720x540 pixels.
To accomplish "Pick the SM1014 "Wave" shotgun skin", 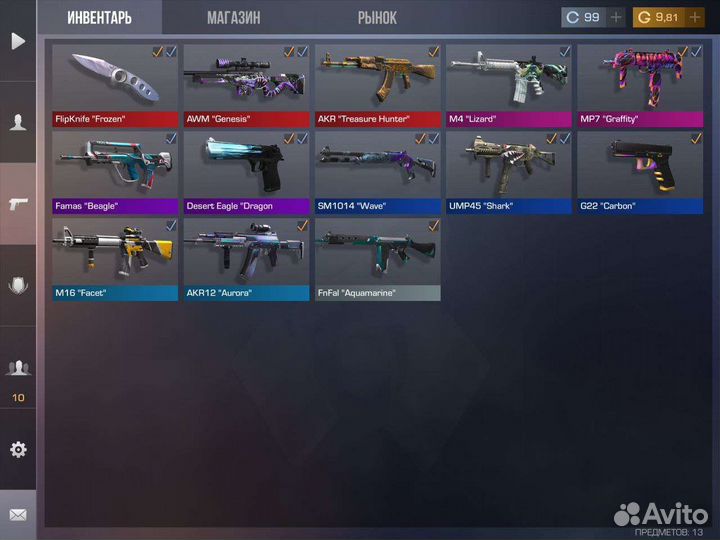I will (378, 172).
